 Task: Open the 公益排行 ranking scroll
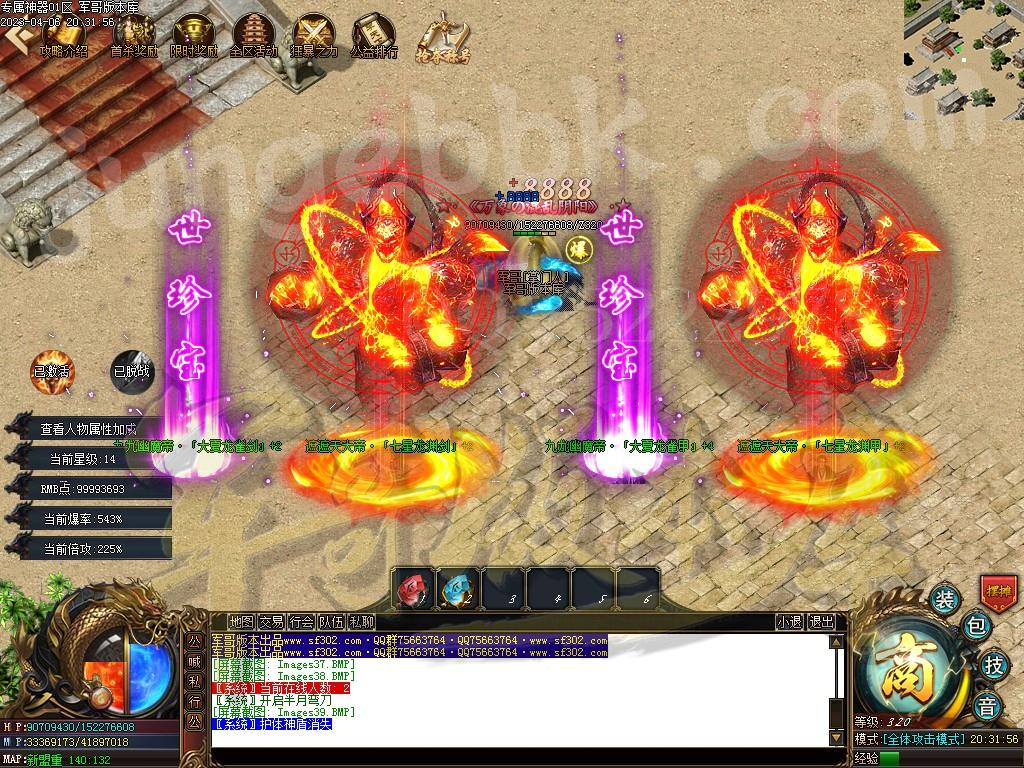click(374, 36)
